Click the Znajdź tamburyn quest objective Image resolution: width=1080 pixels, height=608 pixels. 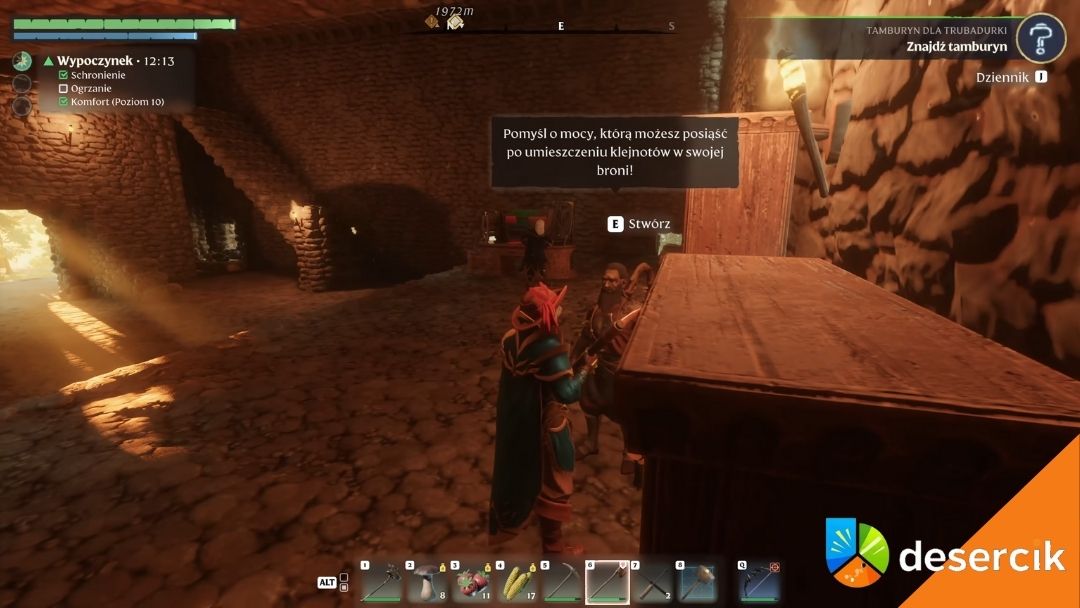click(956, 46)
